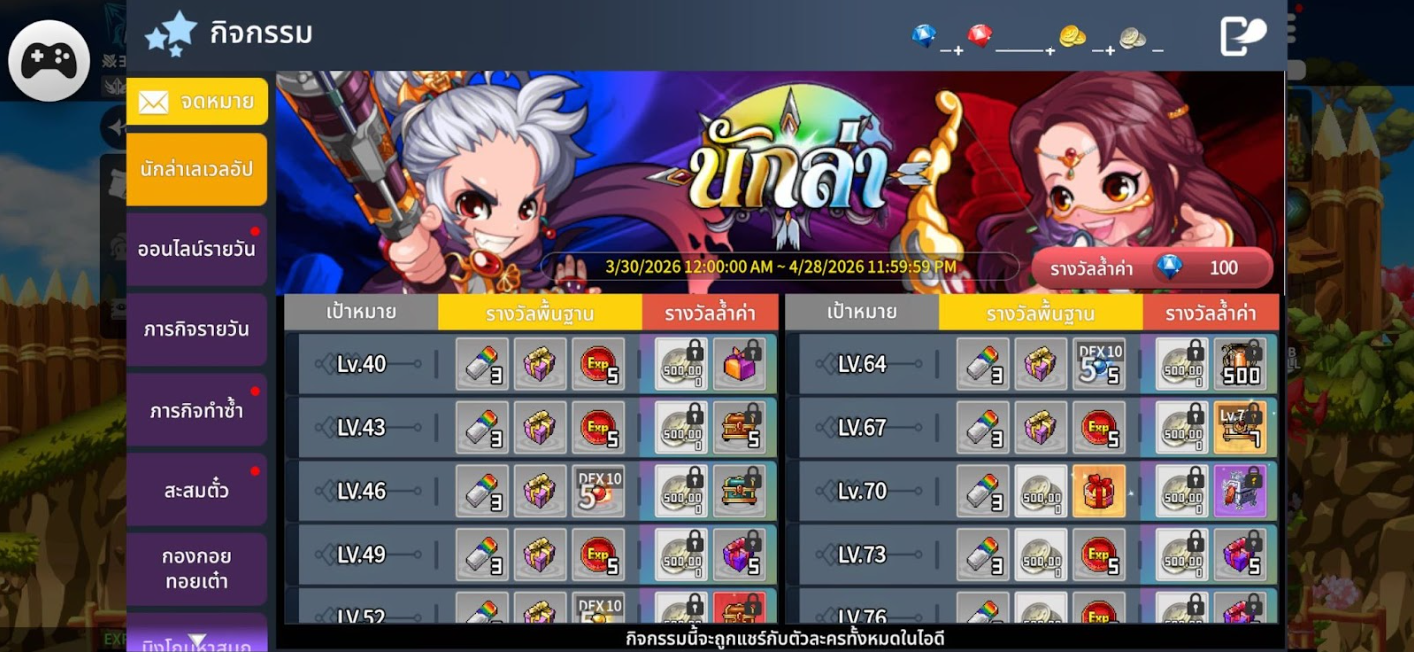Open the ภารกิจรายวัน daily mission tab

pos(197,329)
